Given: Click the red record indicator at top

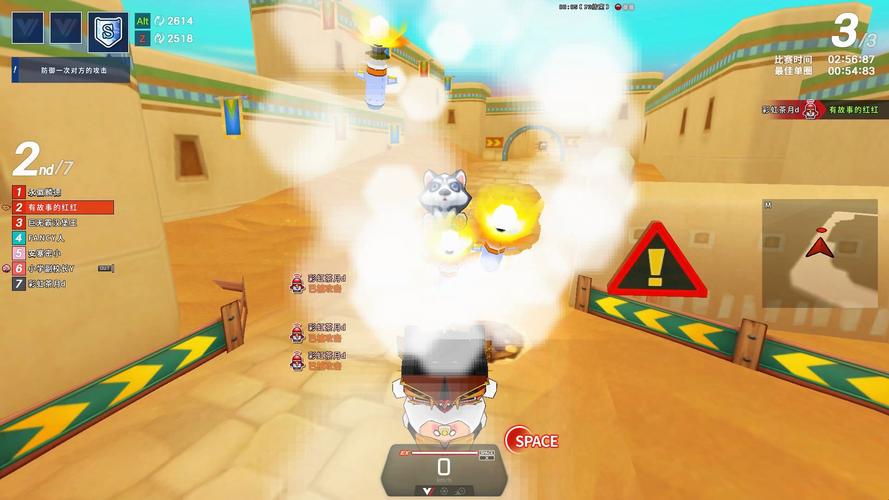Looking at the screenshot, I should pos(619,7).
